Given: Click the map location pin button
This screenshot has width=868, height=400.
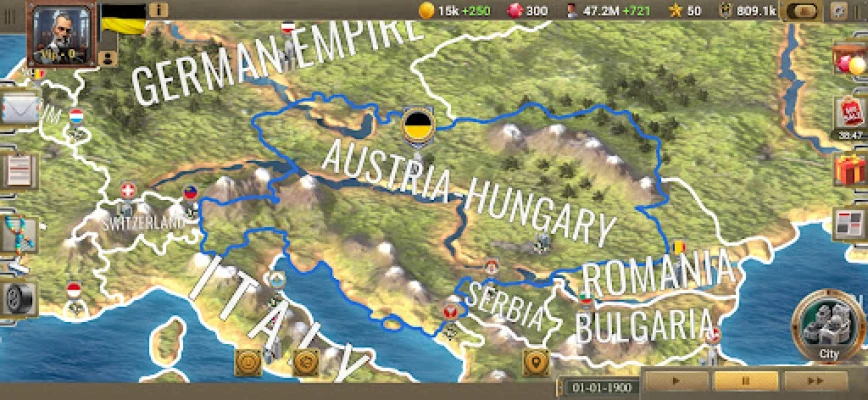Looking at the screenshot, I should click(536, 362).
